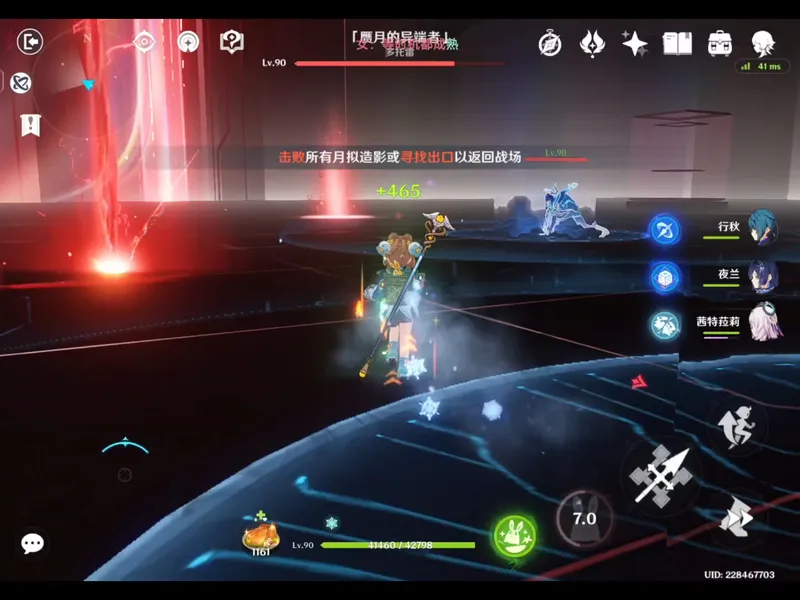Tap the exclamation bookmark quest icon
Image resolution: width=800 pixels, height=600 pixels.
pos(30,125)
